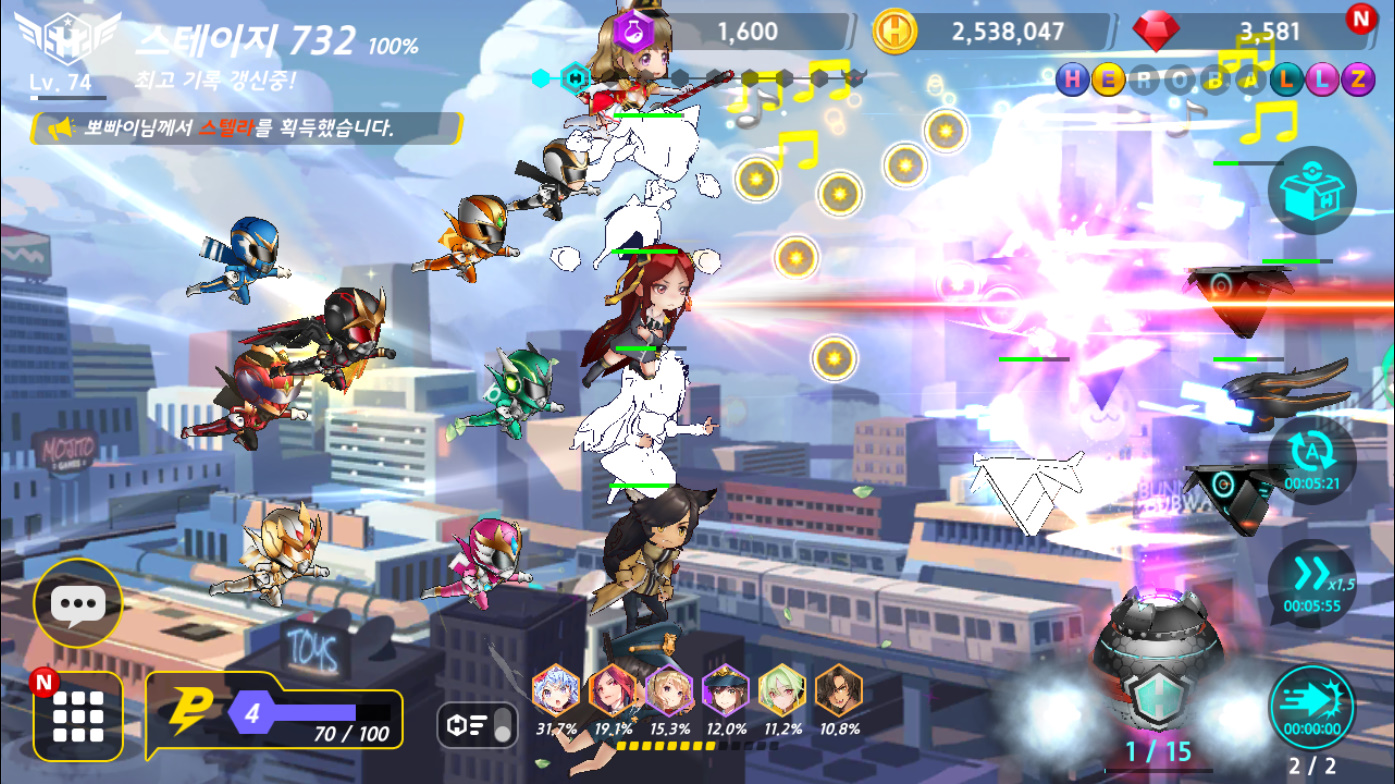This screenshot has width=1395, height=784.
Task: Tap the HEROBALLZ letter collection row
Action: (x=1215, y=79)
